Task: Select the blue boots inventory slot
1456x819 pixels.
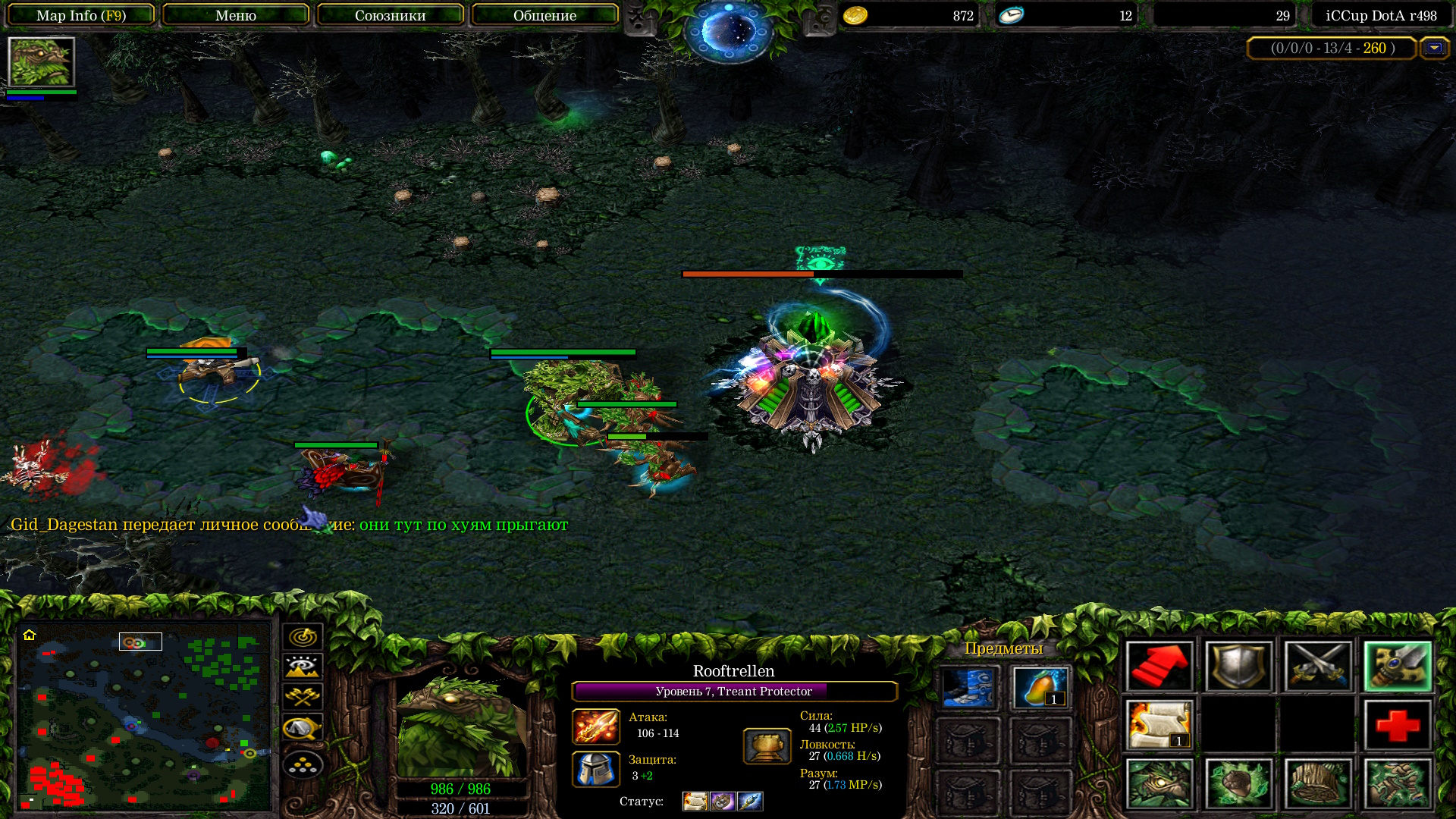Action: [x=968, y=688]
